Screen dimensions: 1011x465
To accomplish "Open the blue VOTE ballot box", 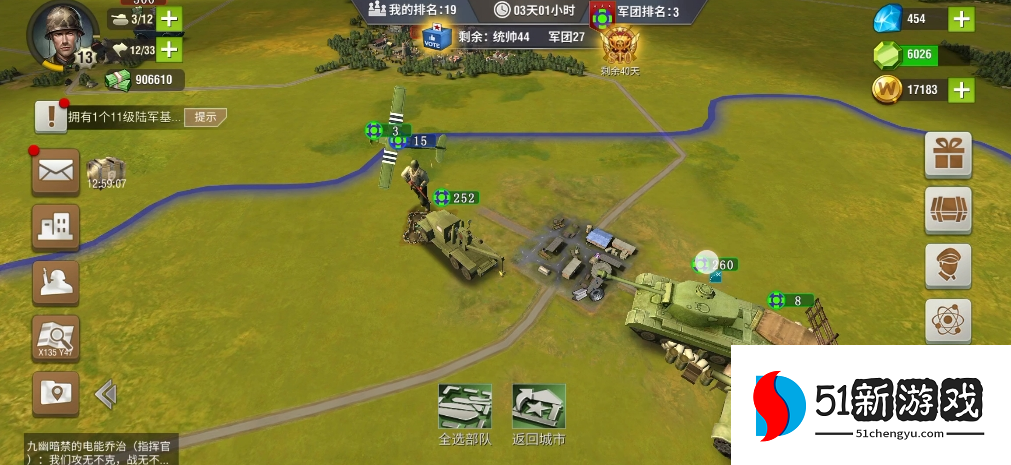I will (435, 36).
